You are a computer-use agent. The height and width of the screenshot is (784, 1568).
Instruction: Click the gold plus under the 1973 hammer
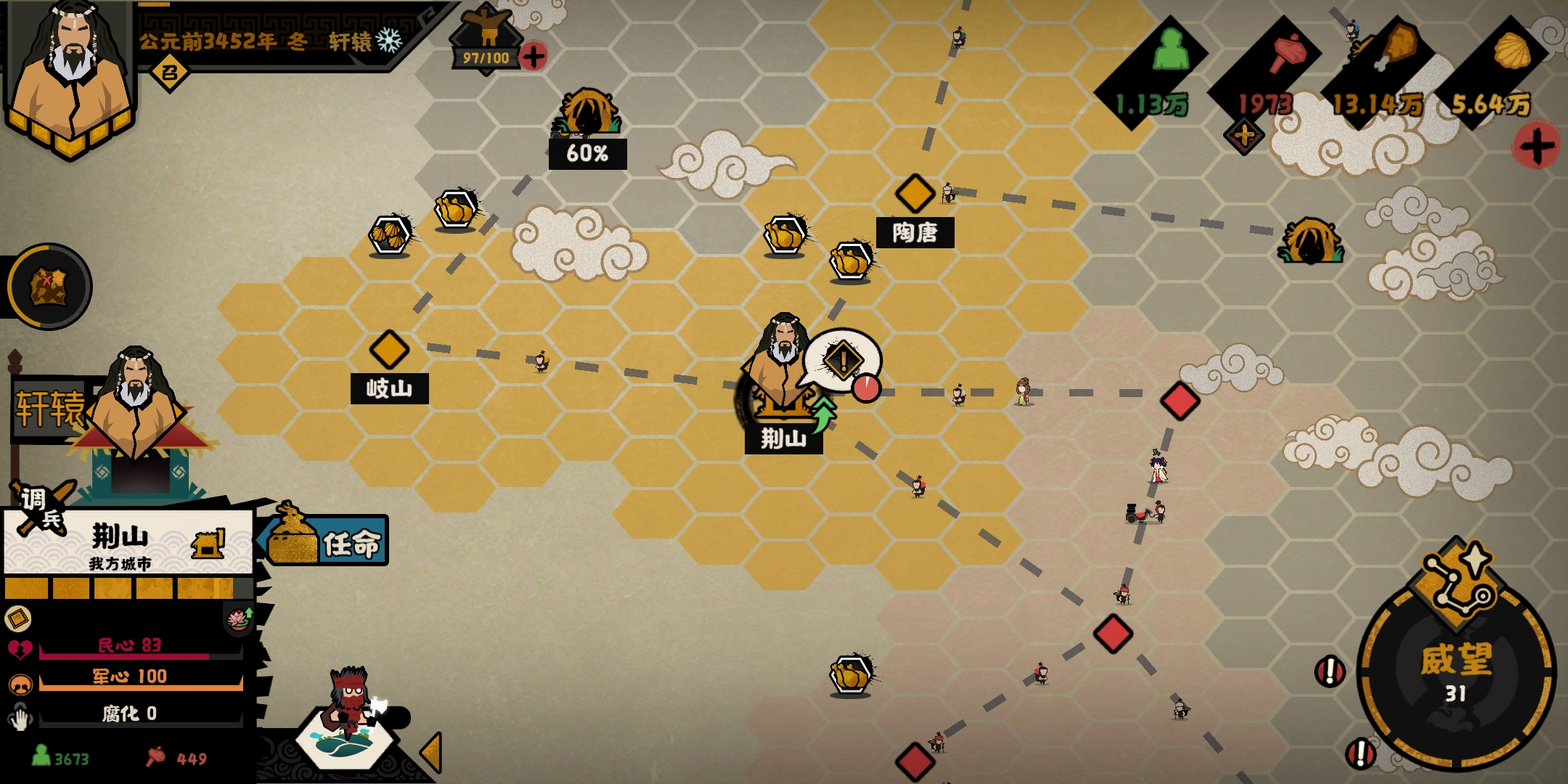coord(1244,135)
